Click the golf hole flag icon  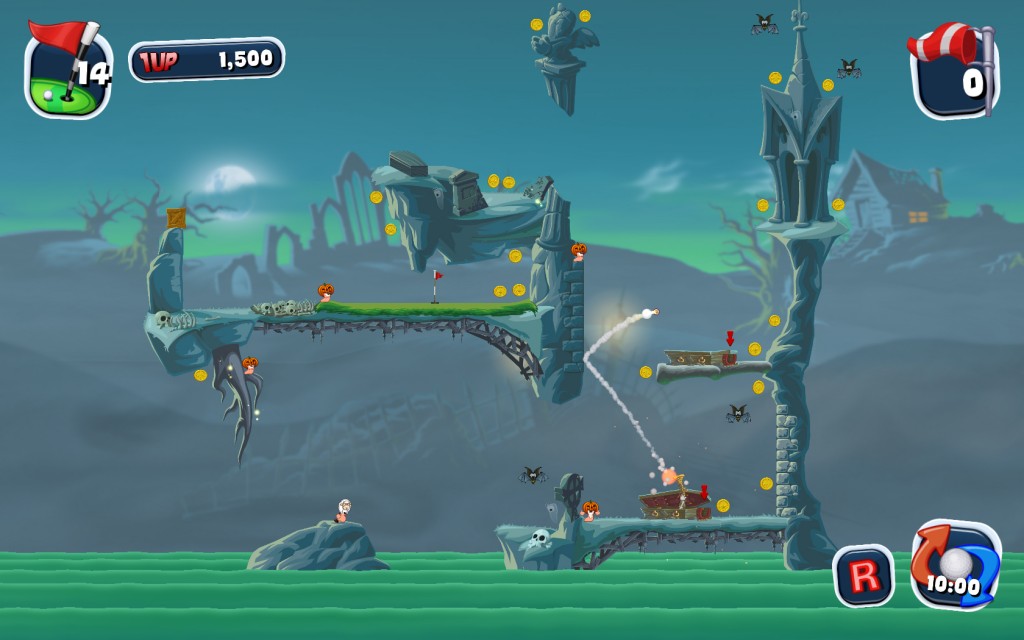67,70
